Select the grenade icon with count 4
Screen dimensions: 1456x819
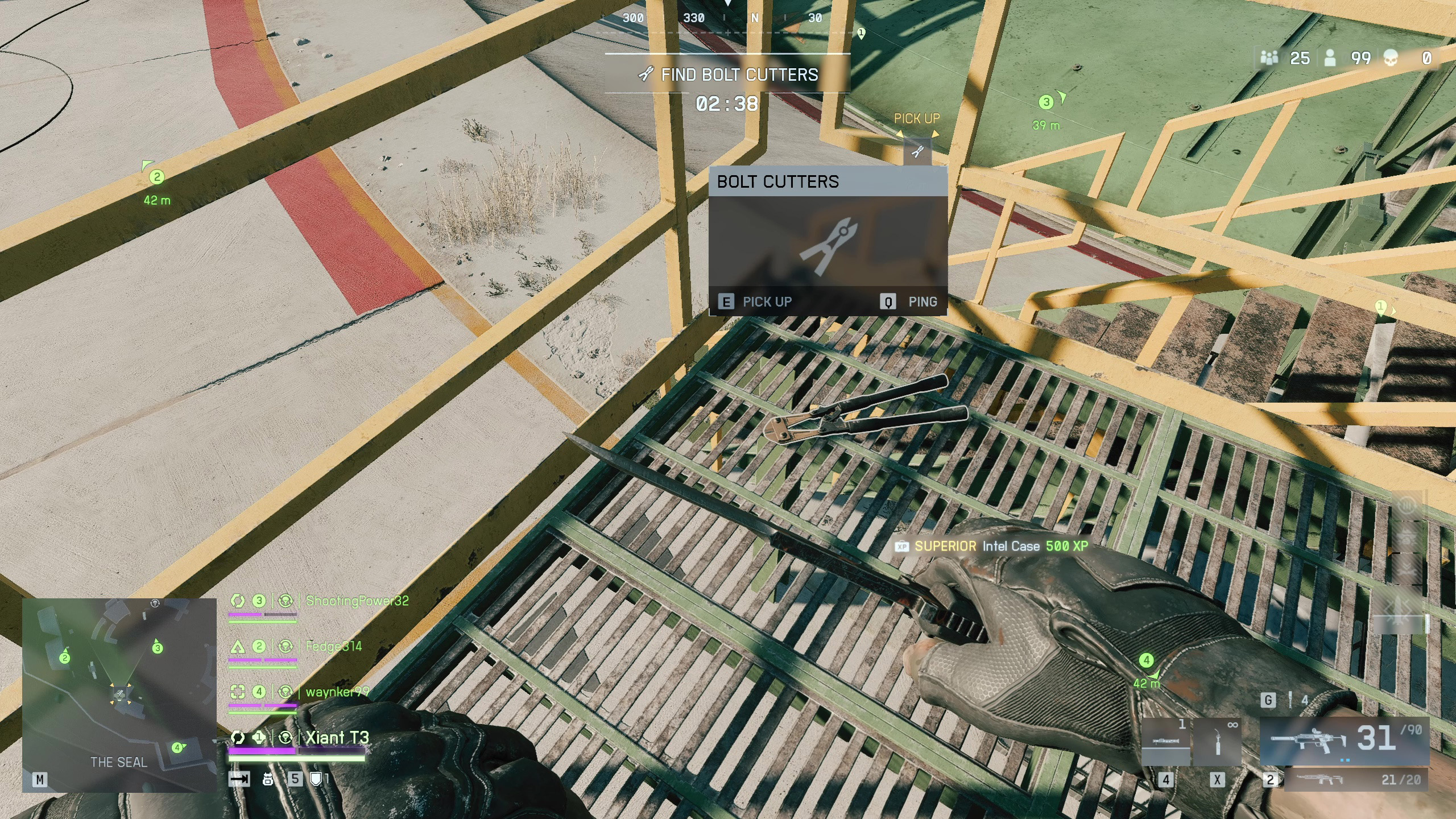tap(1291, 700)
